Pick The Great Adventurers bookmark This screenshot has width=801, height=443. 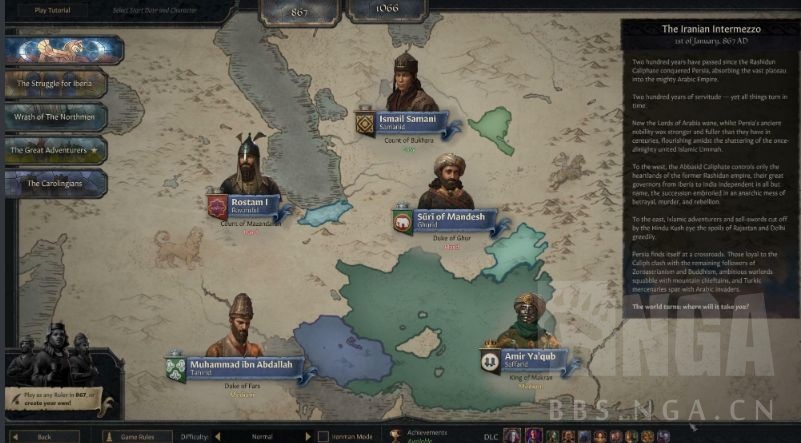(57, 150)
